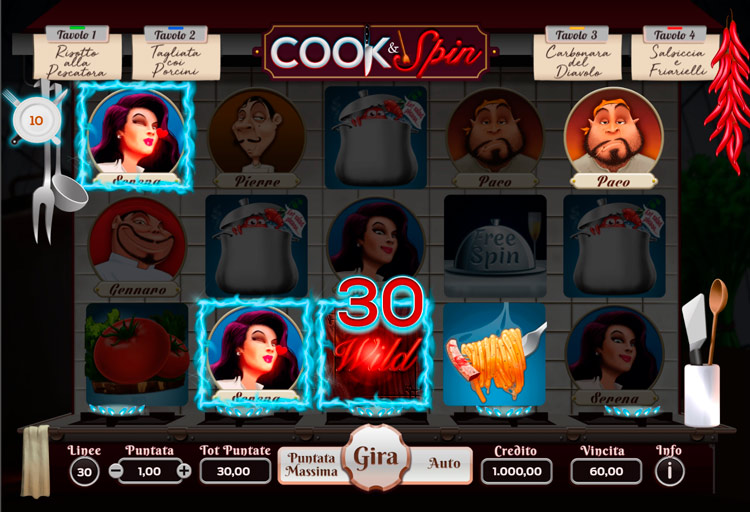This screenshot has width=750, height=512.
Task: Increase the Puntata with the plus button
Action: (x=184, y=470)
